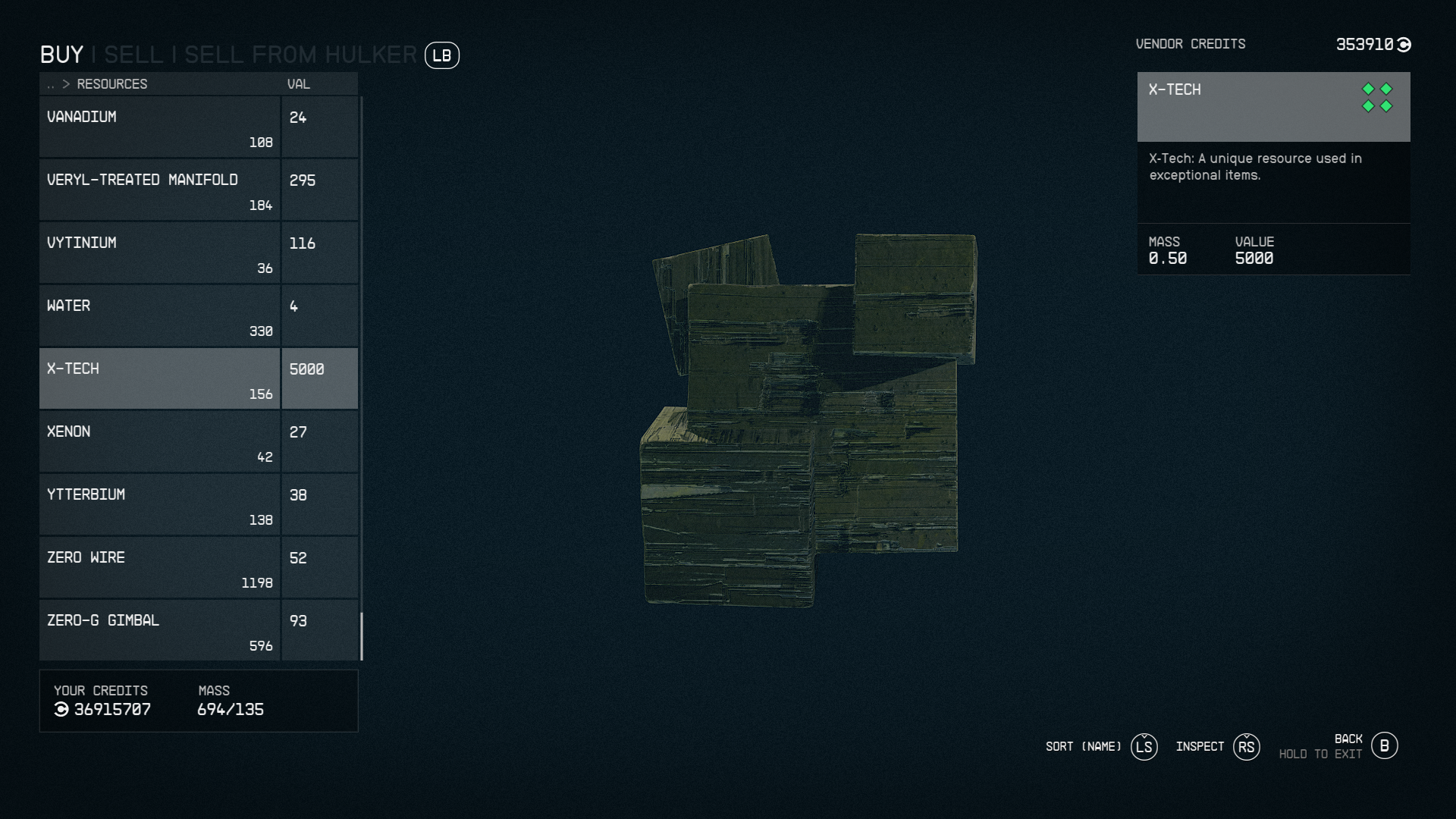
Task: Click the credits coin icon beside vendor credits
Action: (1404, 44)
